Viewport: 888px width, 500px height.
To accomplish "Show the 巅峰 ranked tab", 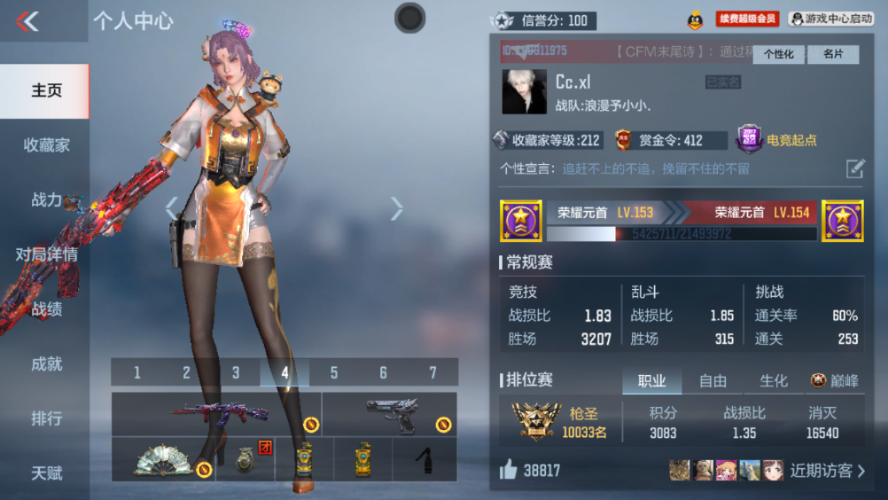I will point(834,381).
